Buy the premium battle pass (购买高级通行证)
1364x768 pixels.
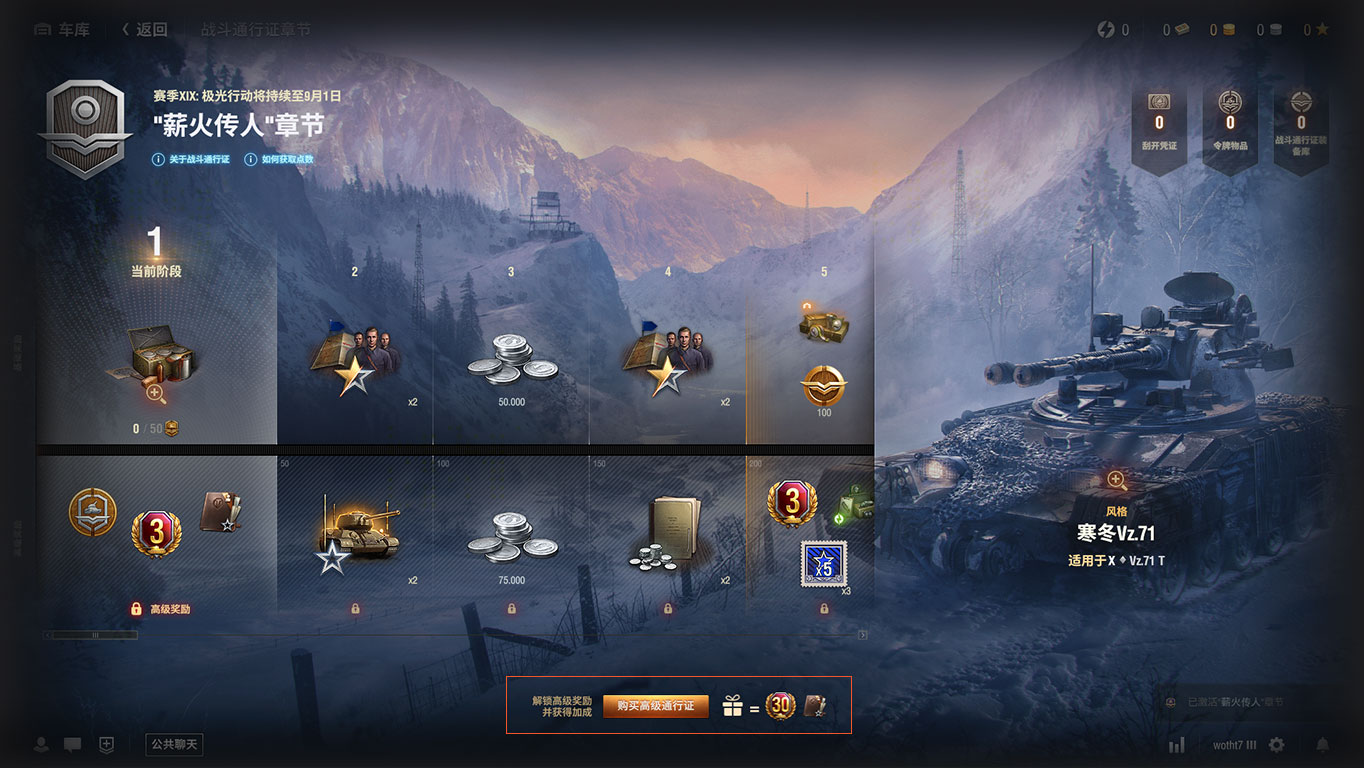point(655,706)
